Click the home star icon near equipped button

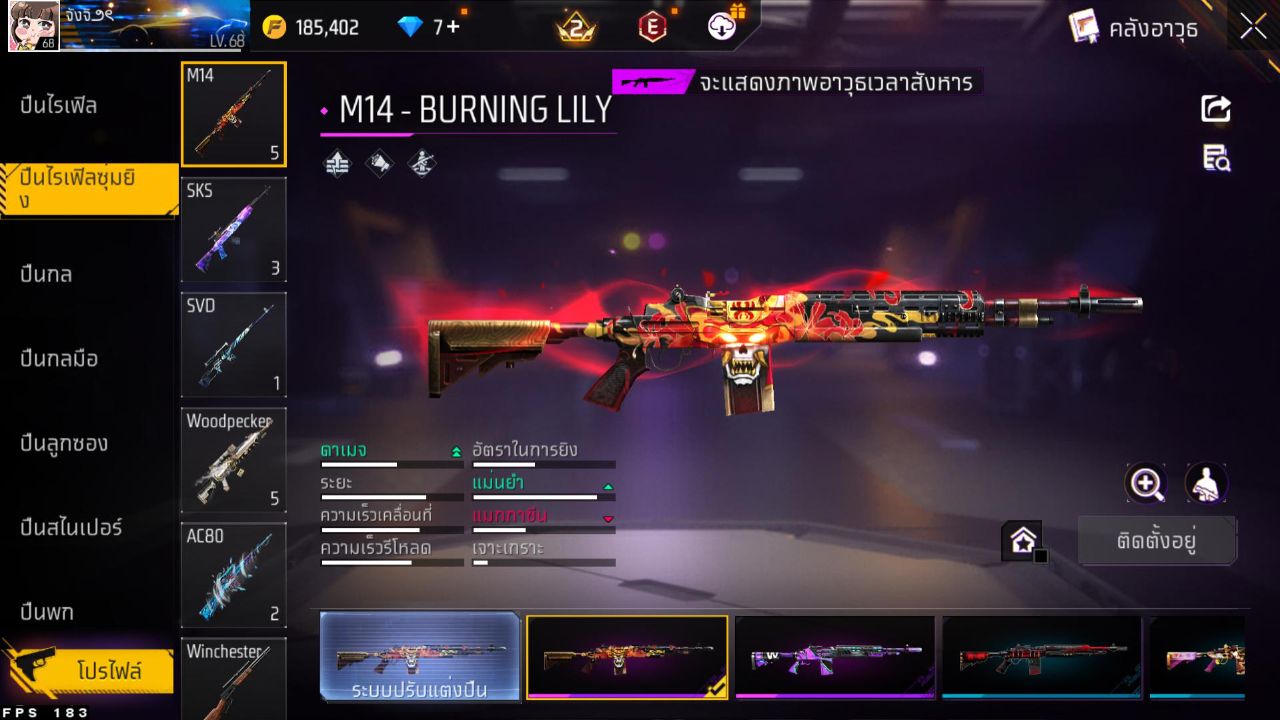(1023, 539)
